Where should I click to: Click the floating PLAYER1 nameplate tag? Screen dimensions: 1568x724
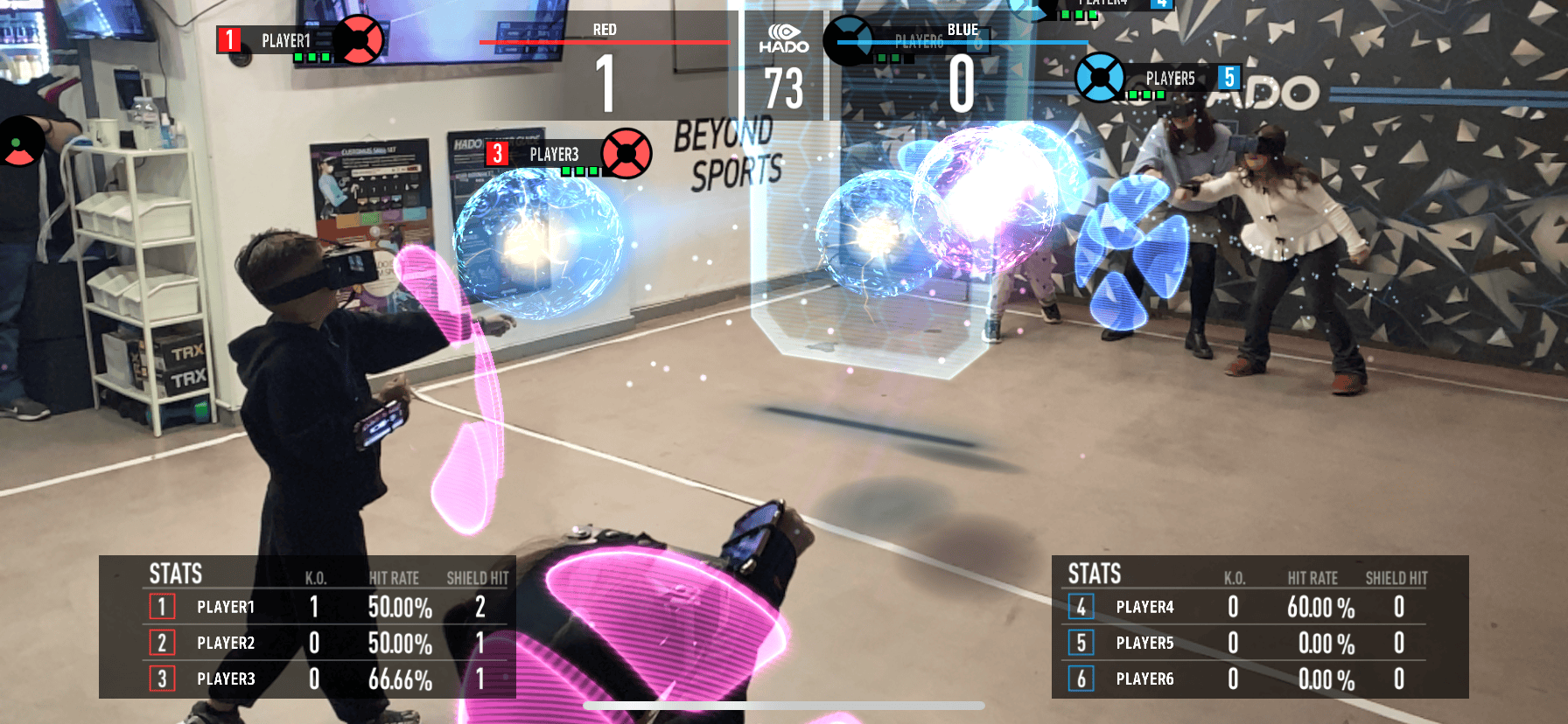285,40
